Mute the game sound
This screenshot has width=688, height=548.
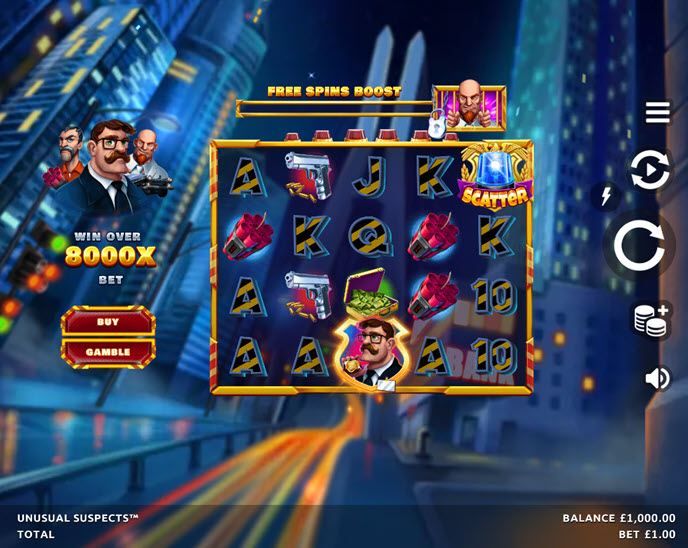pos(657,378)
